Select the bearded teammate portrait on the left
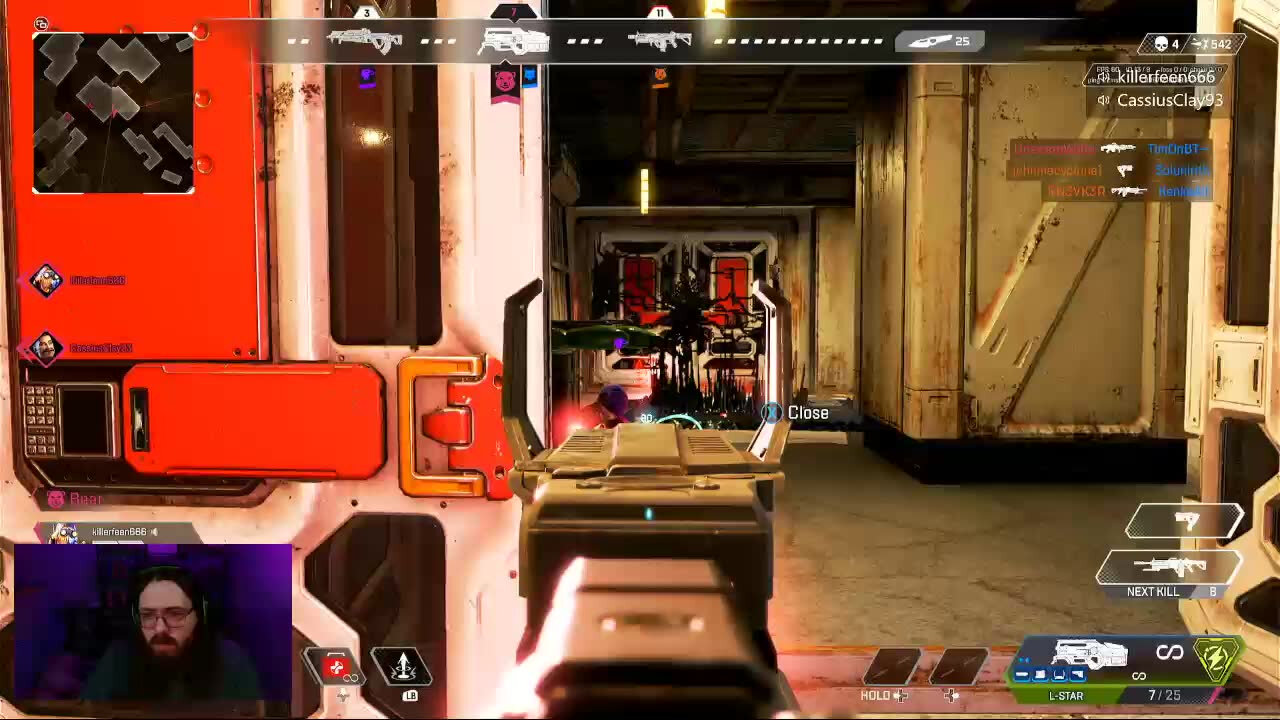The width and height of the screenshot is (1280, 720). [45, 348]
